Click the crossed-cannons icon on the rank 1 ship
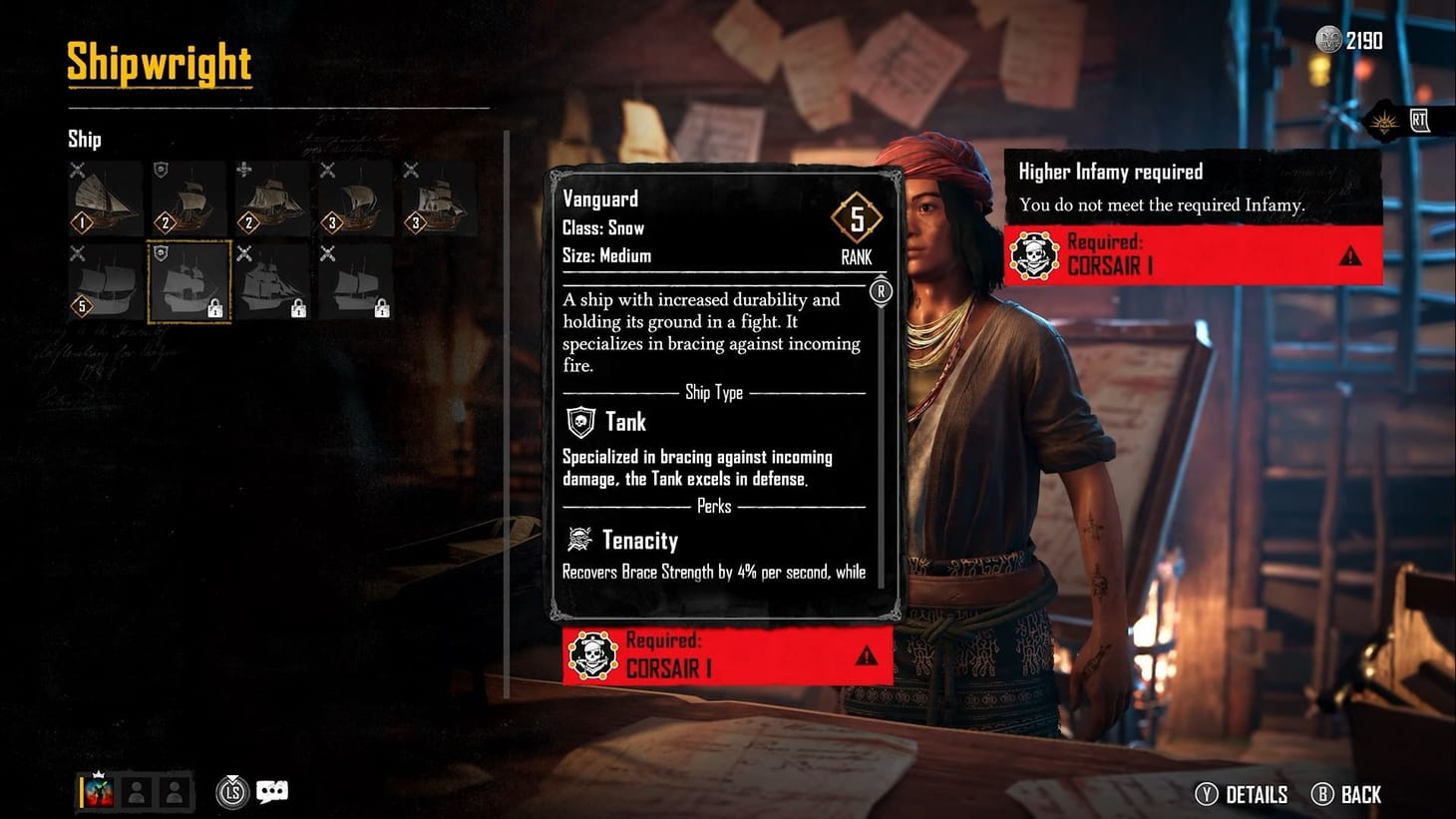Image resolution: width=1456 pixels, height=819 pixels. [x=77, y=169]
